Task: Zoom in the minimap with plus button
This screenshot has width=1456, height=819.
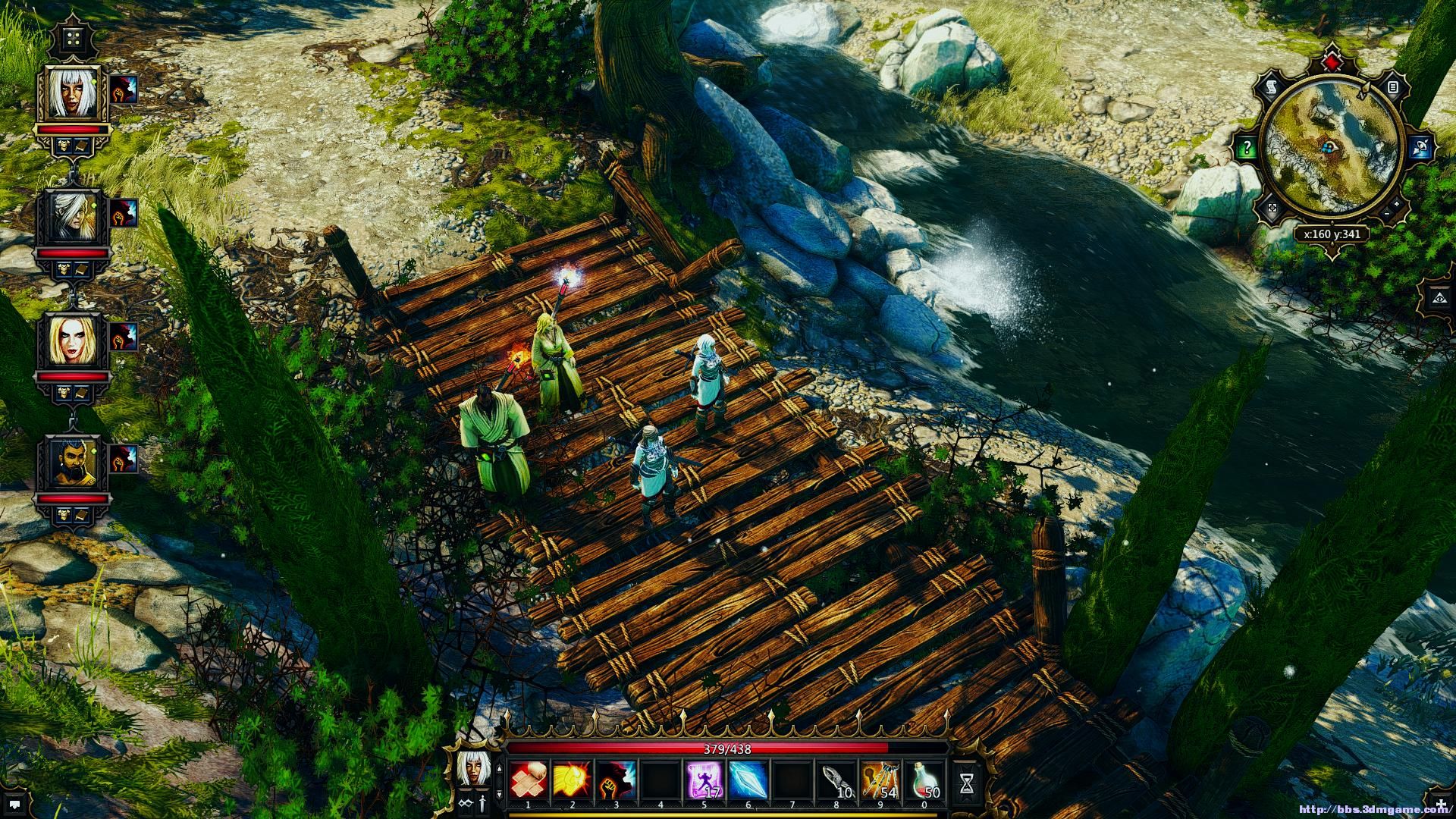Action: click(1397, 204)
